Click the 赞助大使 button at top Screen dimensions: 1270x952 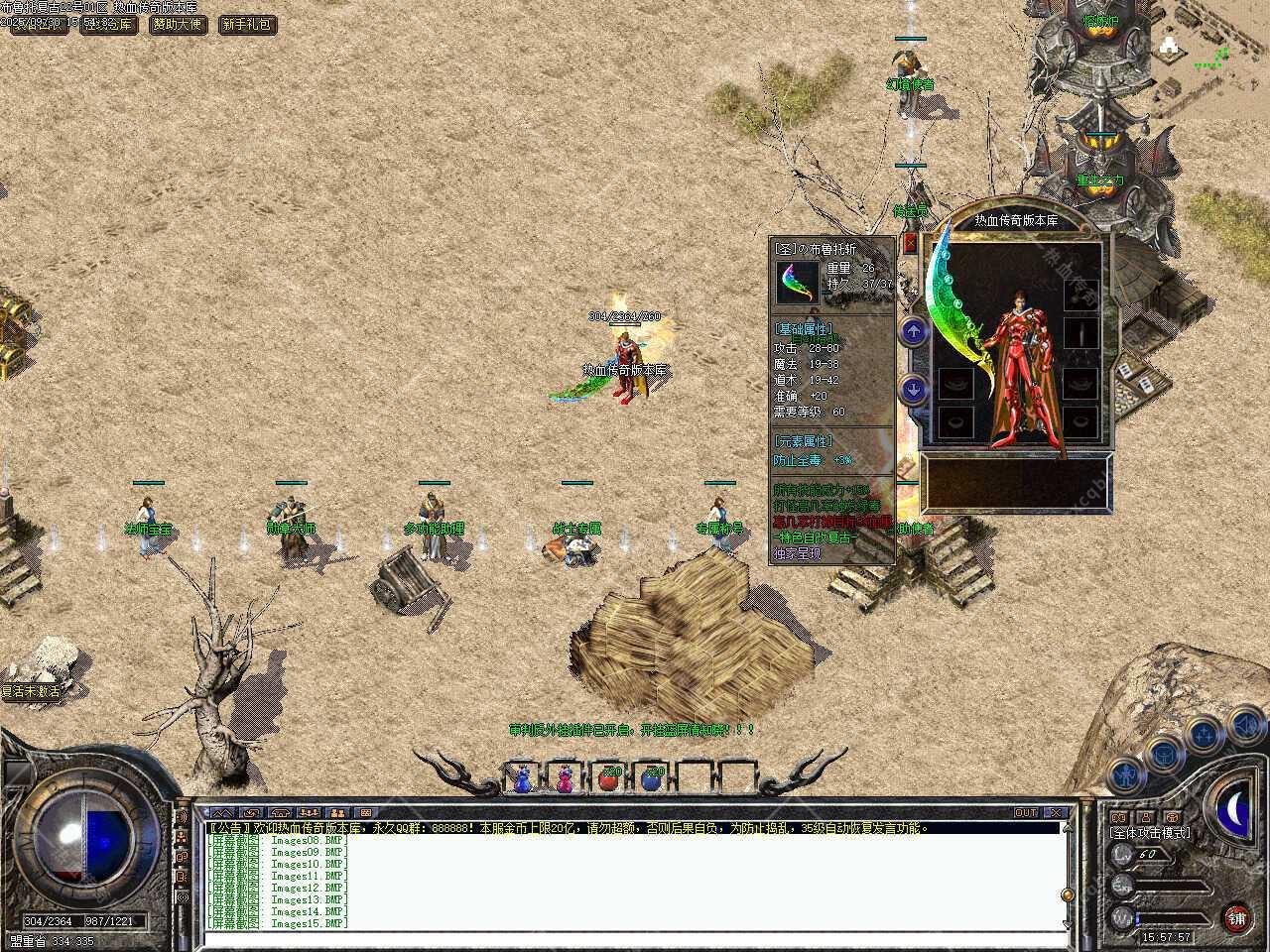coord(179,24)
